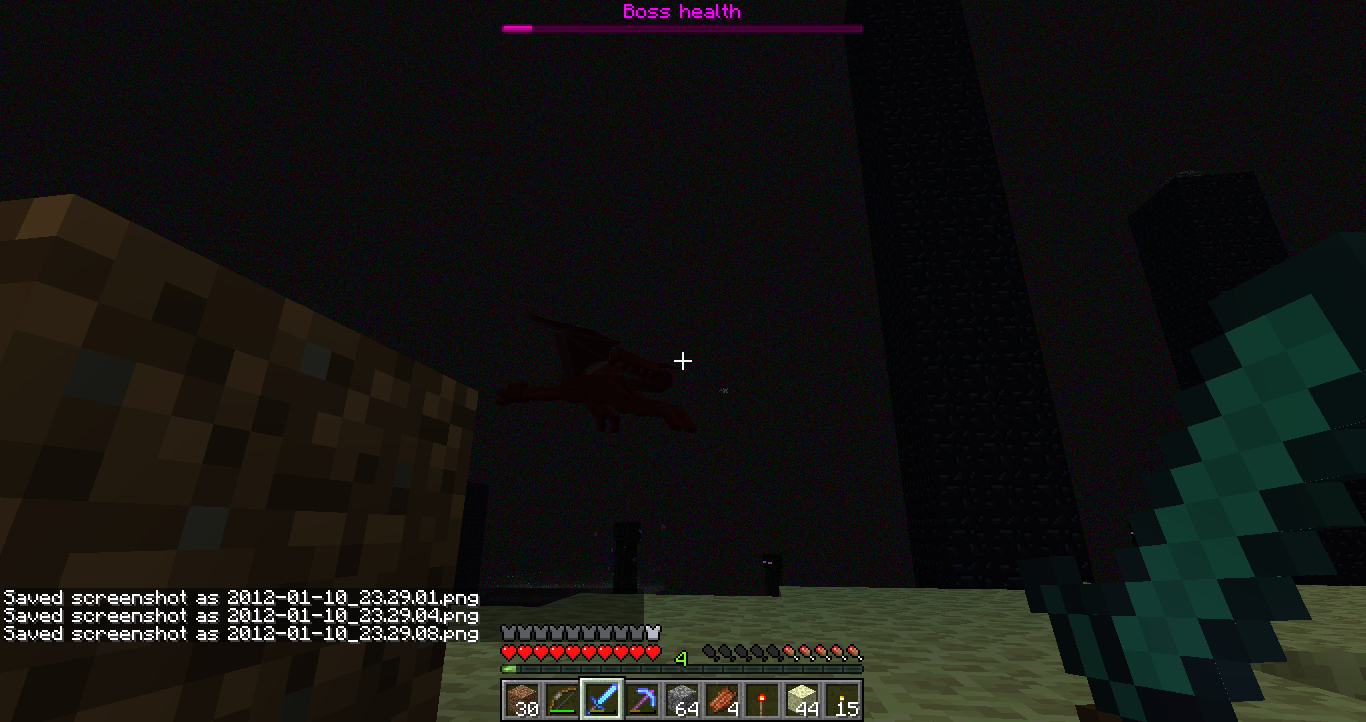The width and height of the screenshot is (1366, 722).
Task: Select the dirt block hotbar slot
Action: click(x=522, y=699)
